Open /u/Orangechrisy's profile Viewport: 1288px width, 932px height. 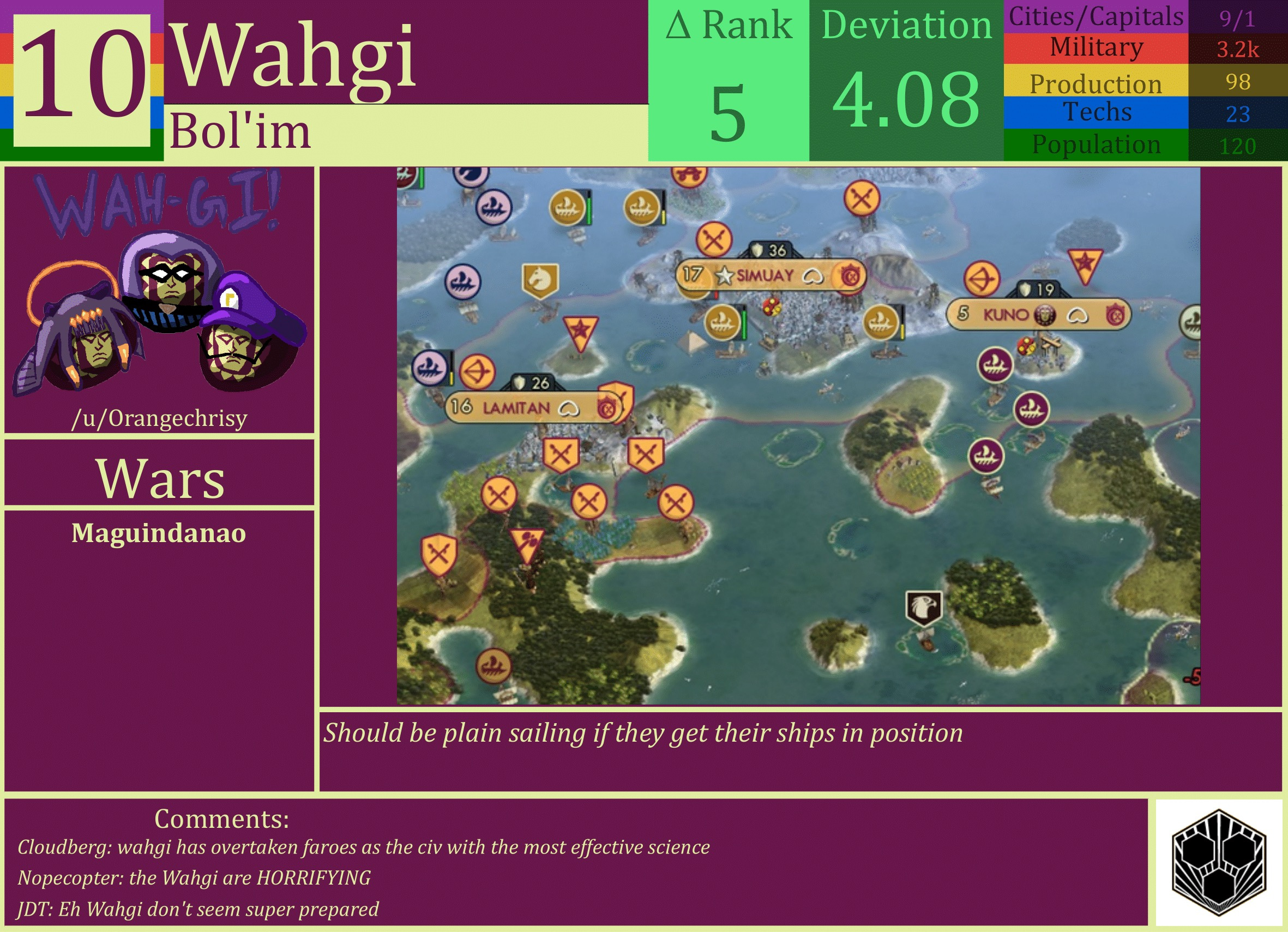point(161,419)
